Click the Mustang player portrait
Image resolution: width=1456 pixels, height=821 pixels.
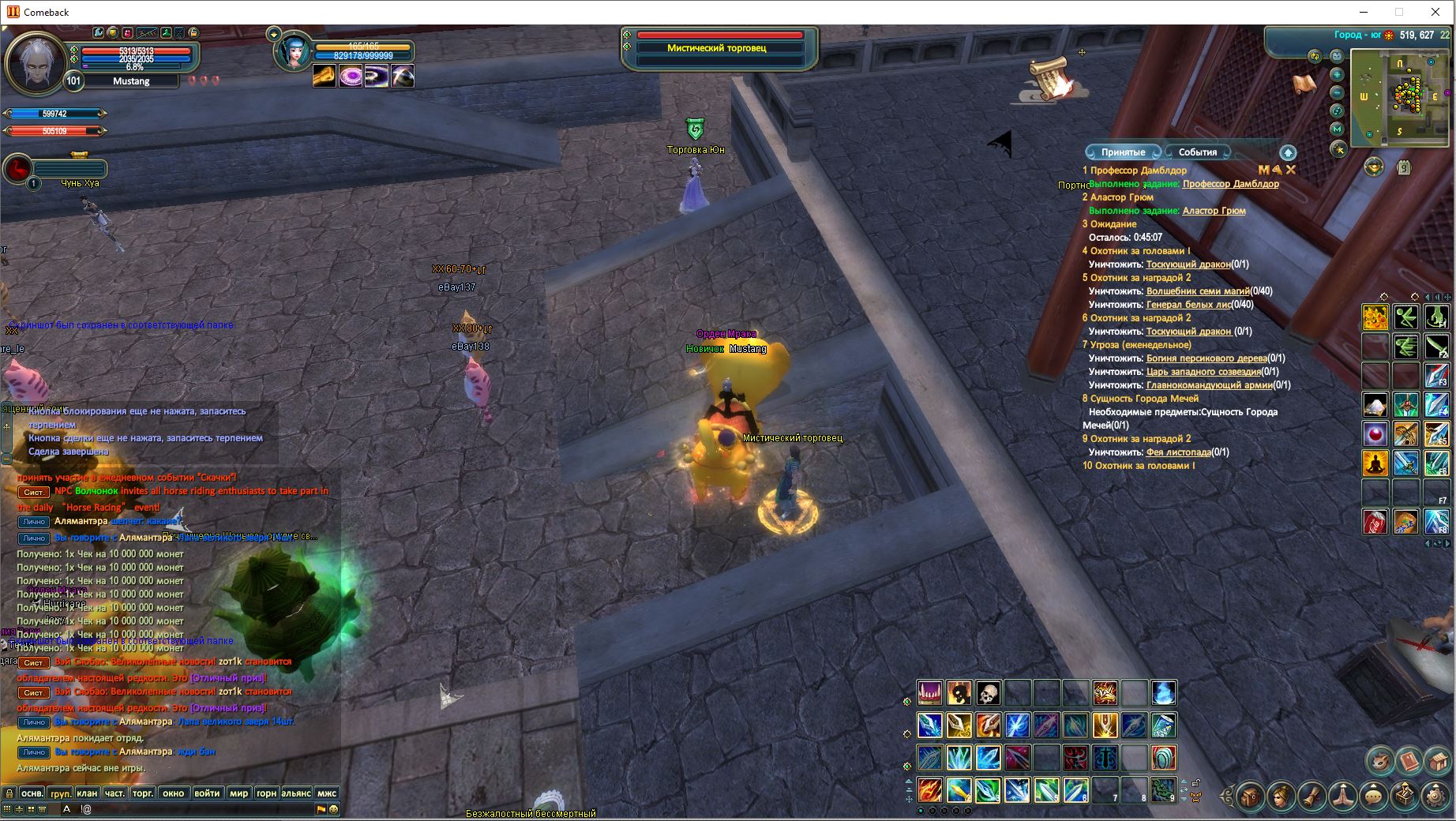[x=35, y=63]
